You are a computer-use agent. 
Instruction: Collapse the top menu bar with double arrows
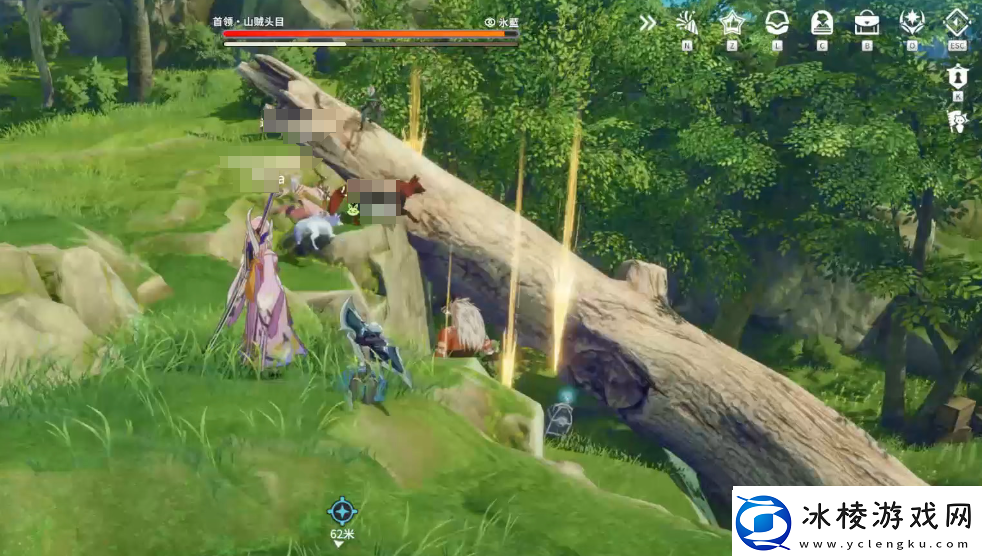pos(648,22)
